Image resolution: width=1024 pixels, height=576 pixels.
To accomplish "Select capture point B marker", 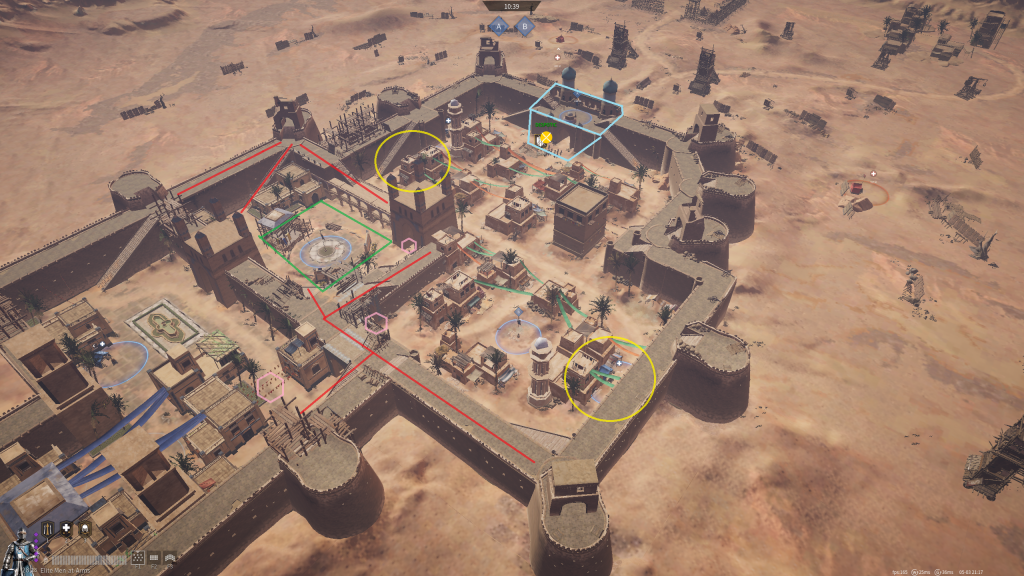I will coord(524,27).
